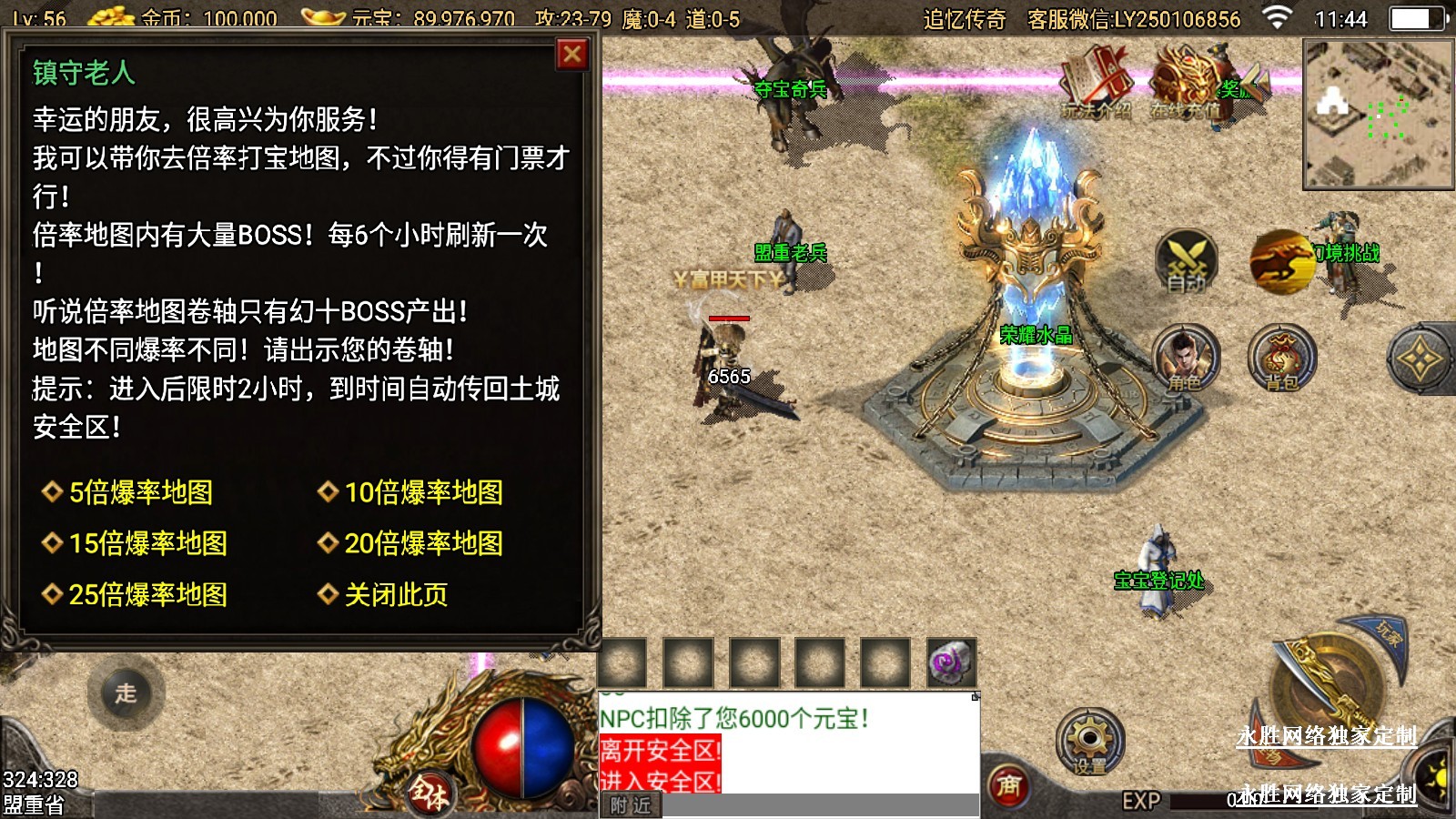Open the red 商 shop button
Image resolution: width=1456 pixels, height=819 pixels.
[x=1008, y=785]
